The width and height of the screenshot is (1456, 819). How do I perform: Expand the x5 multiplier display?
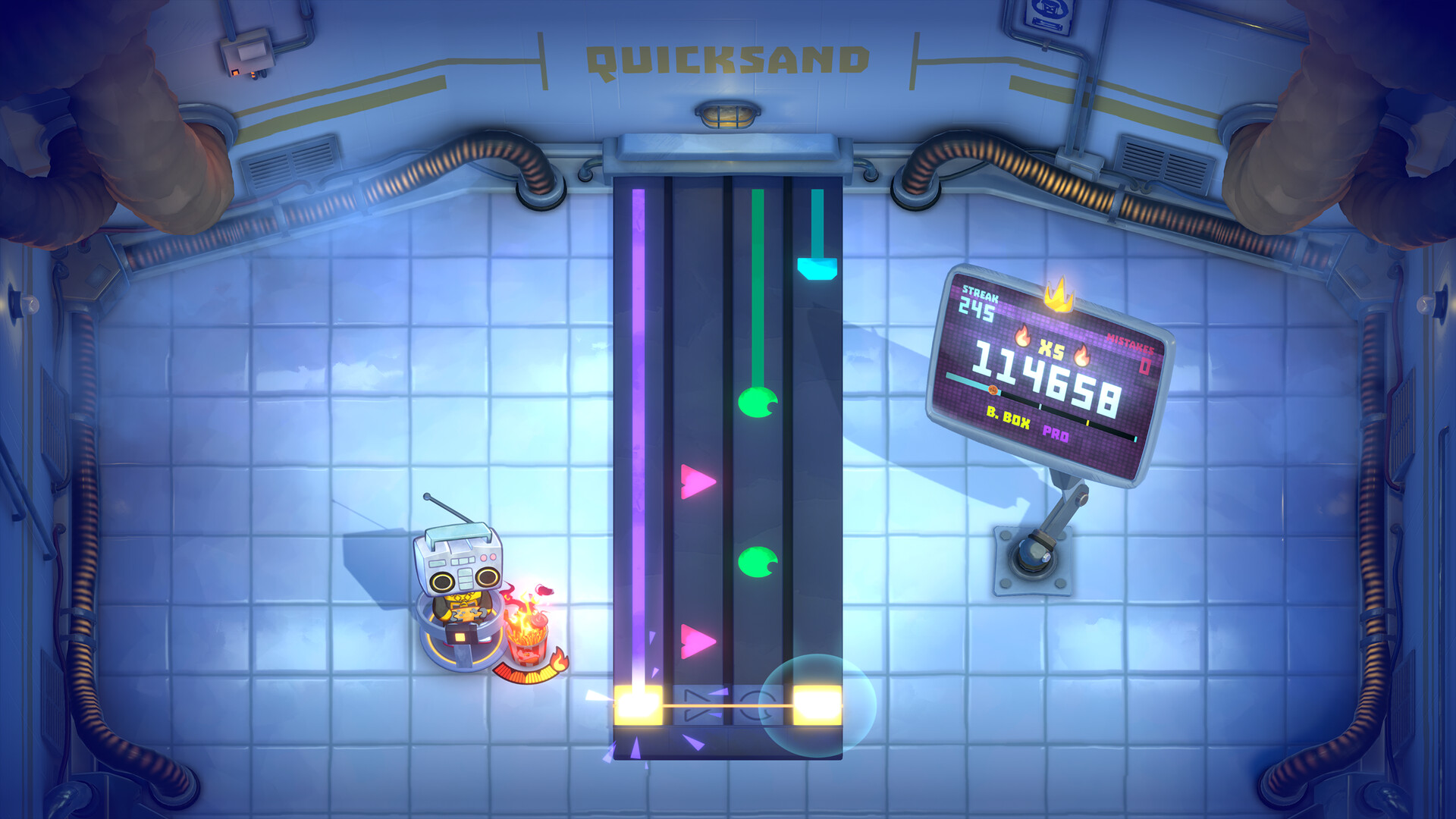1051,347
